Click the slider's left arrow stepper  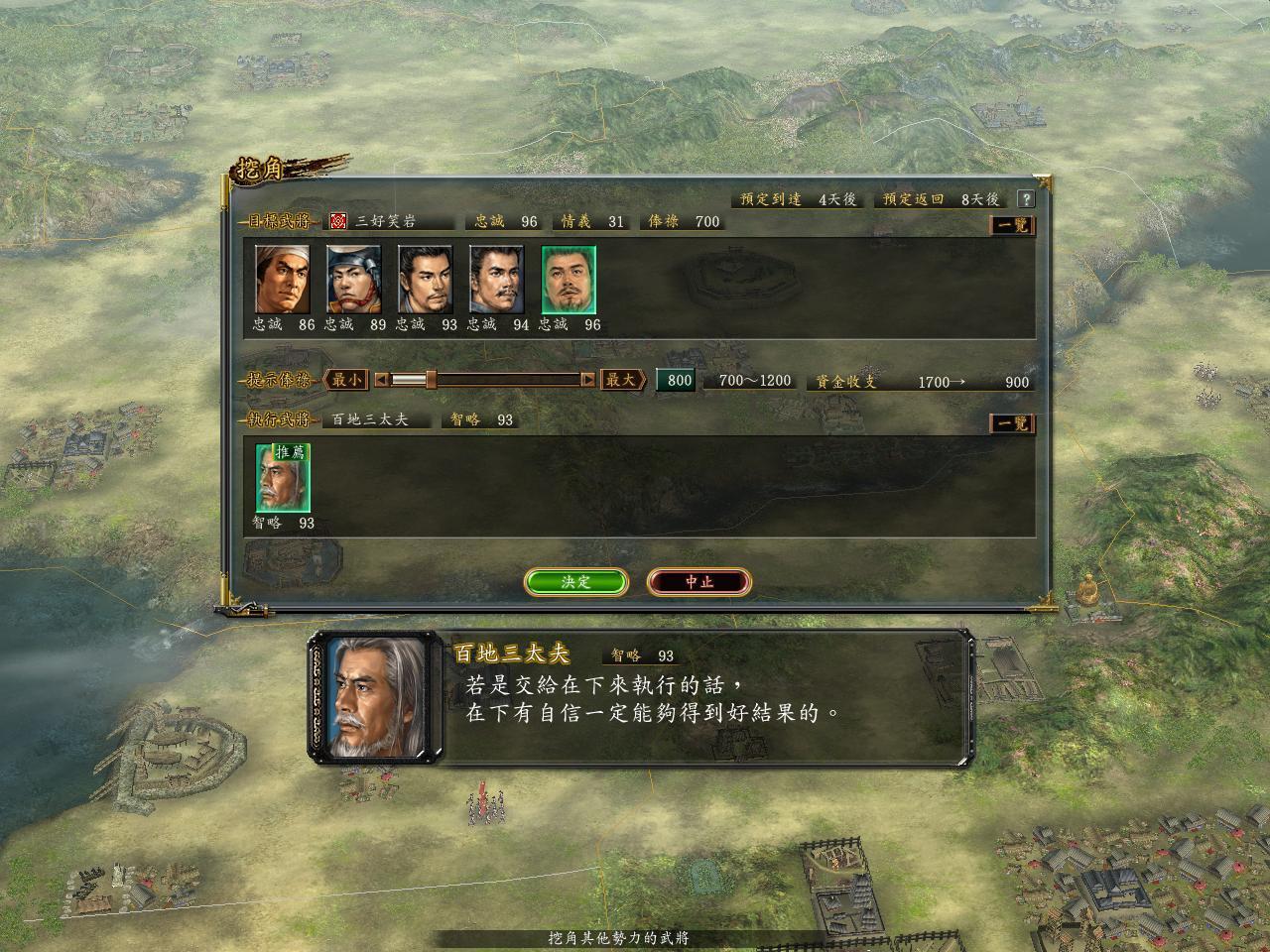382,380
